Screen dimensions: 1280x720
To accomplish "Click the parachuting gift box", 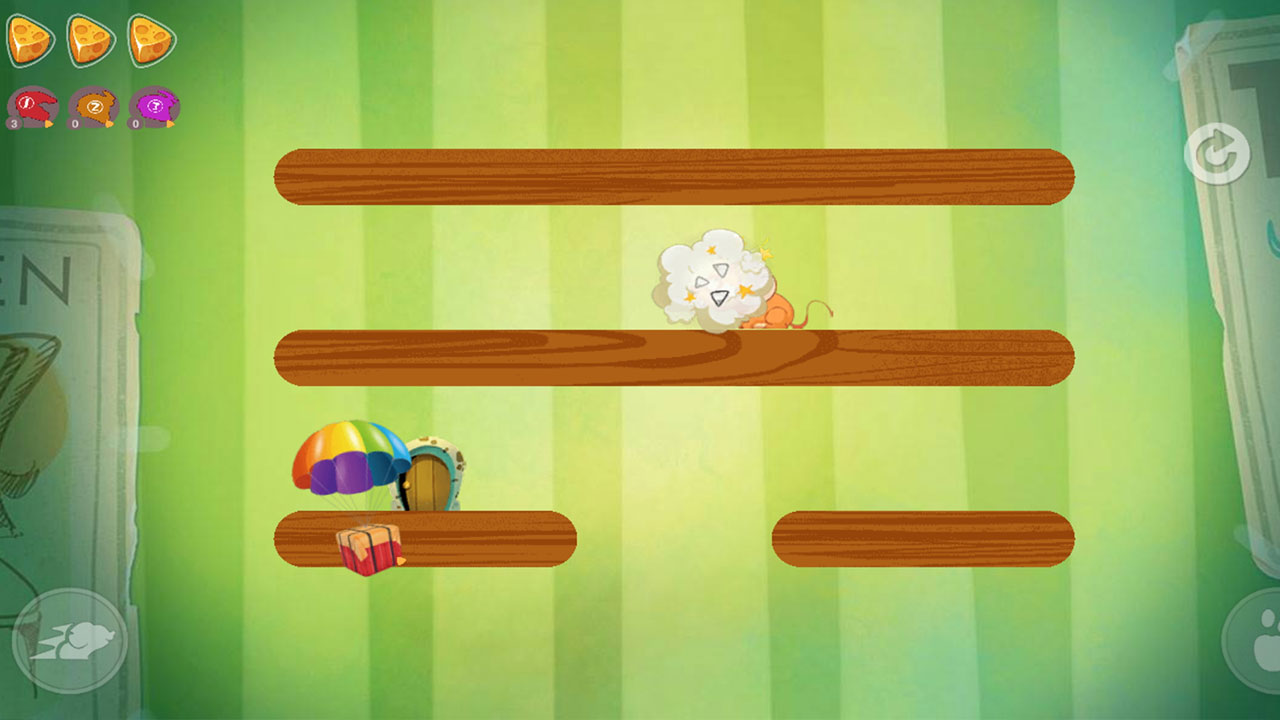I will tap(370, 548).
